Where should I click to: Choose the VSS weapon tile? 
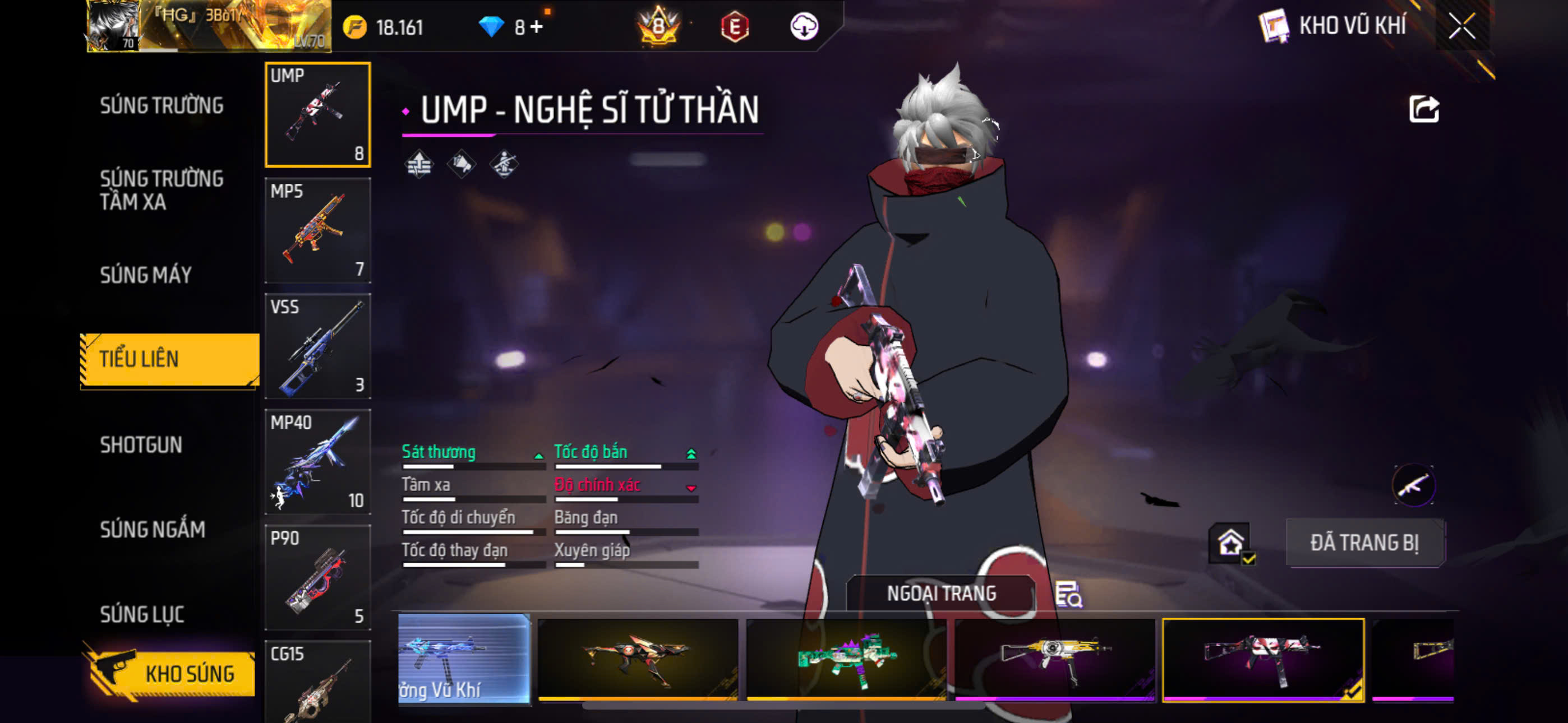coord(318,346)
